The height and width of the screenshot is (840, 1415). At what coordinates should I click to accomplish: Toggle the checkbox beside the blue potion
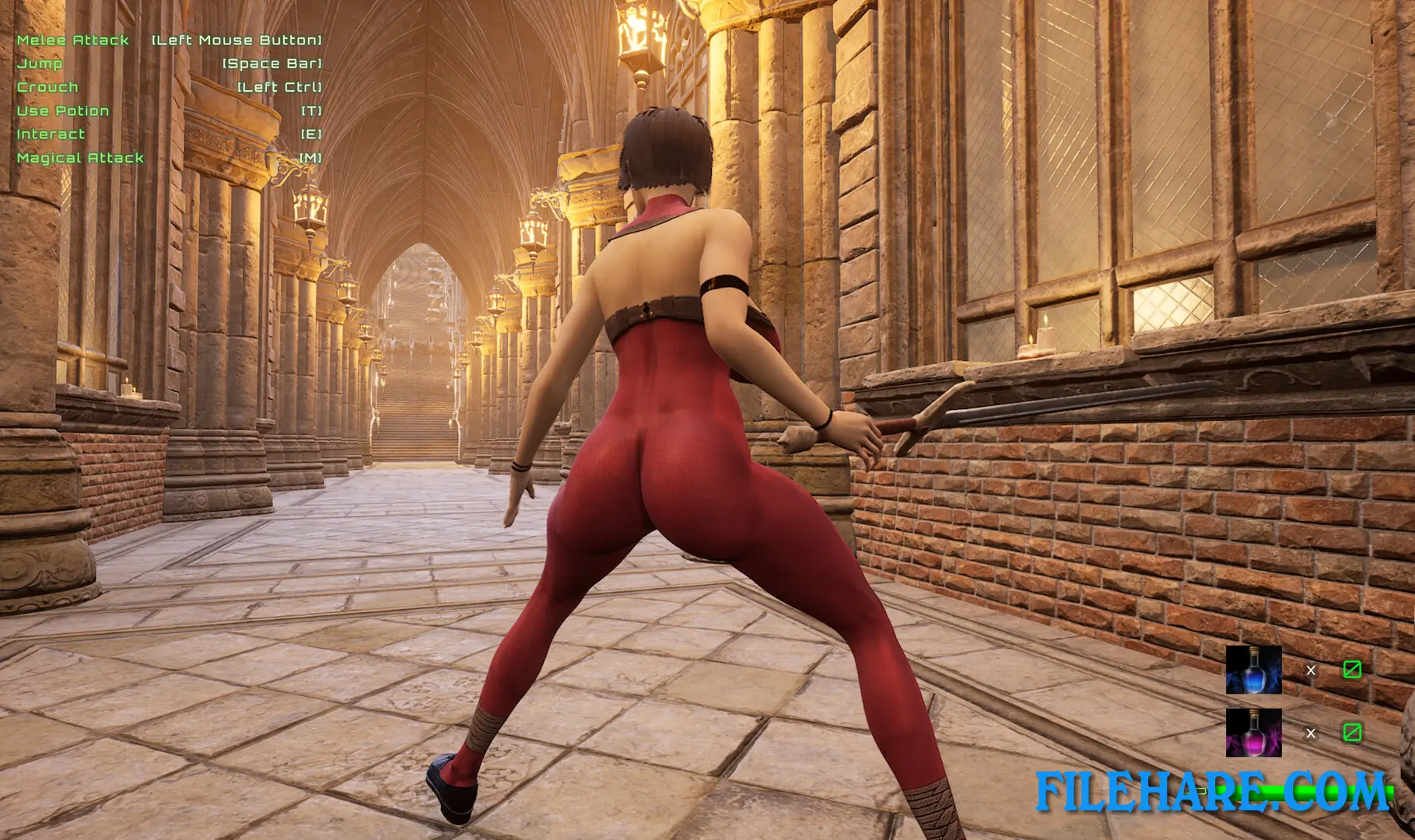pos(1353,670)
